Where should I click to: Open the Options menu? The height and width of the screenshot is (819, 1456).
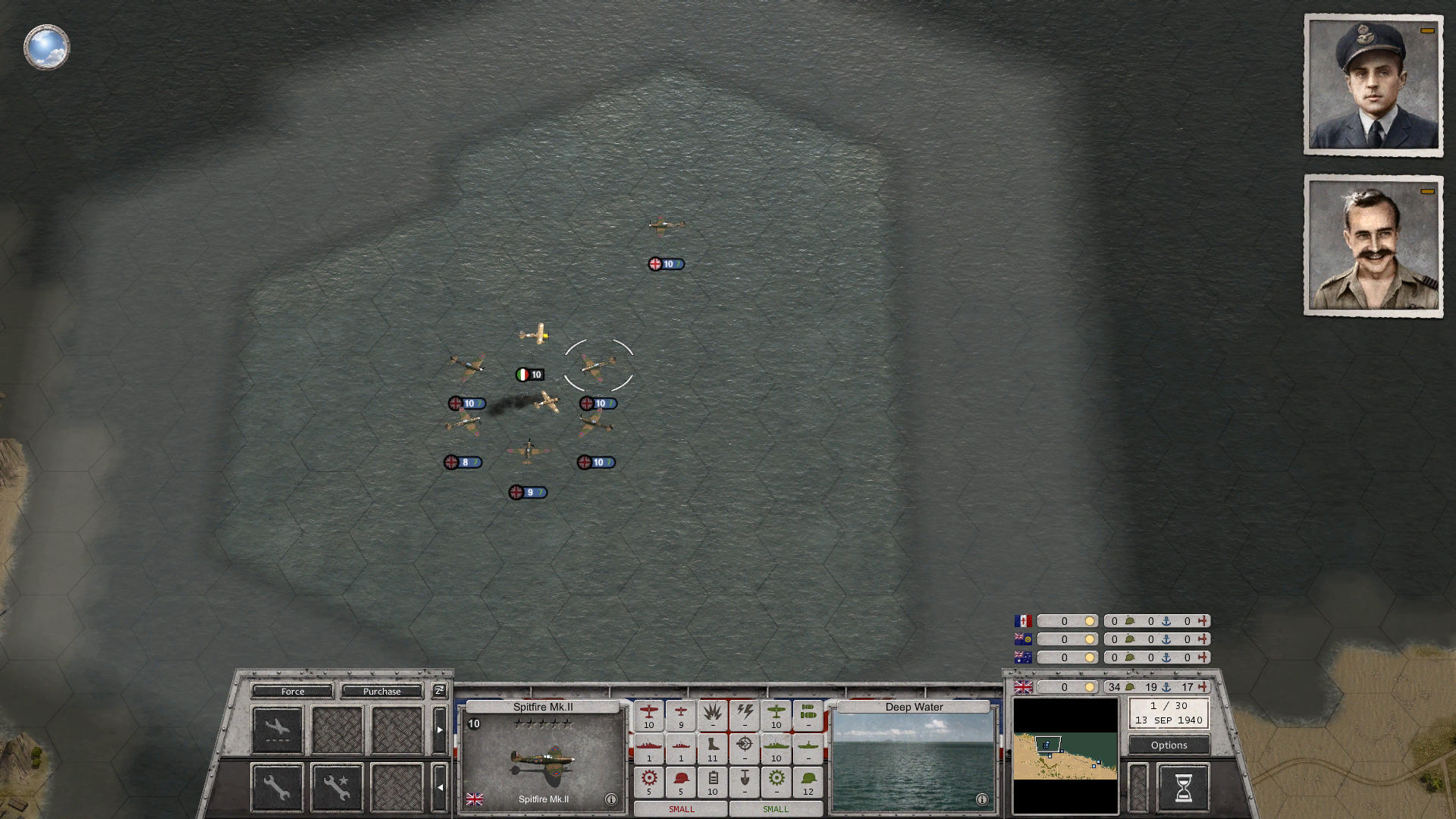point(1168,745)
